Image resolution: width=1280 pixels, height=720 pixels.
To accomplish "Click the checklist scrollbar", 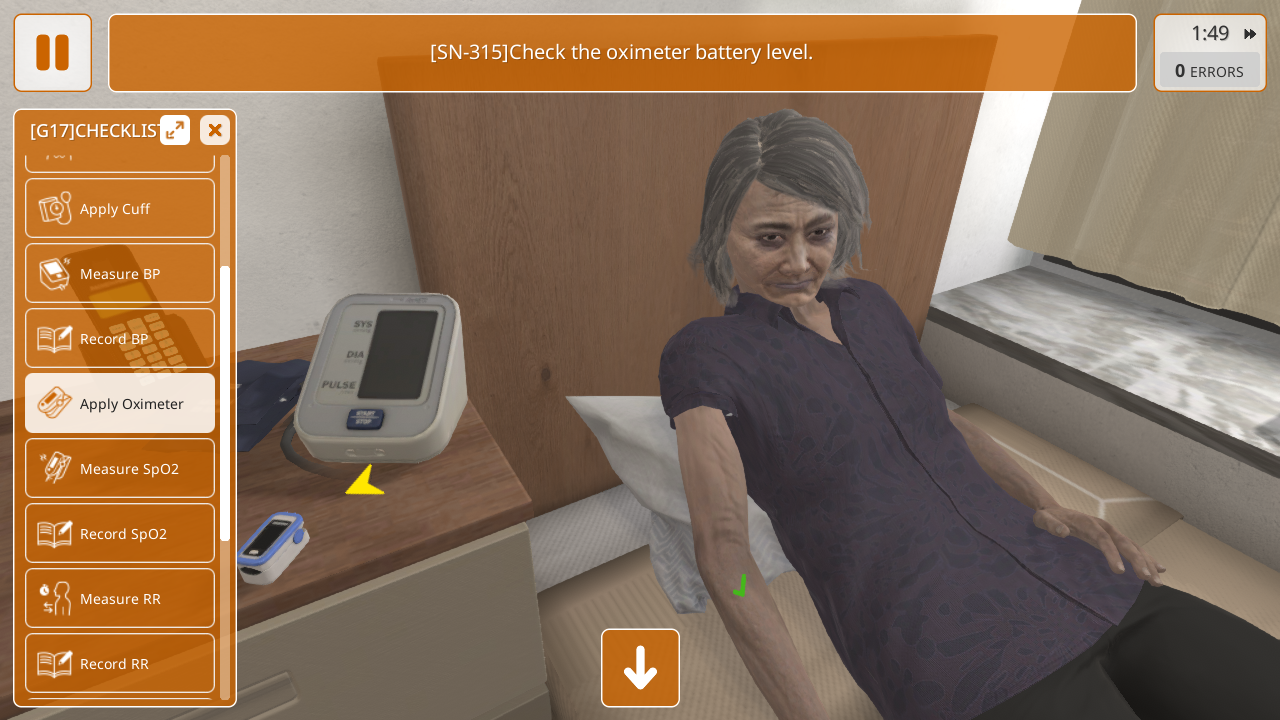I will pos(225,400).
